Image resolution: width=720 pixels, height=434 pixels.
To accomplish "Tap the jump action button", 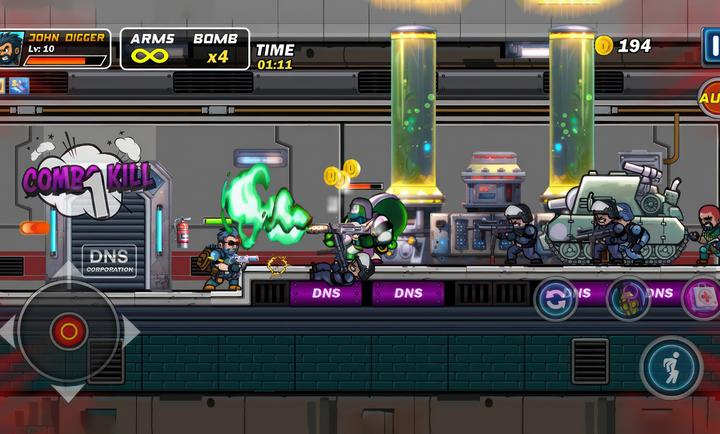I will (671, 366).
